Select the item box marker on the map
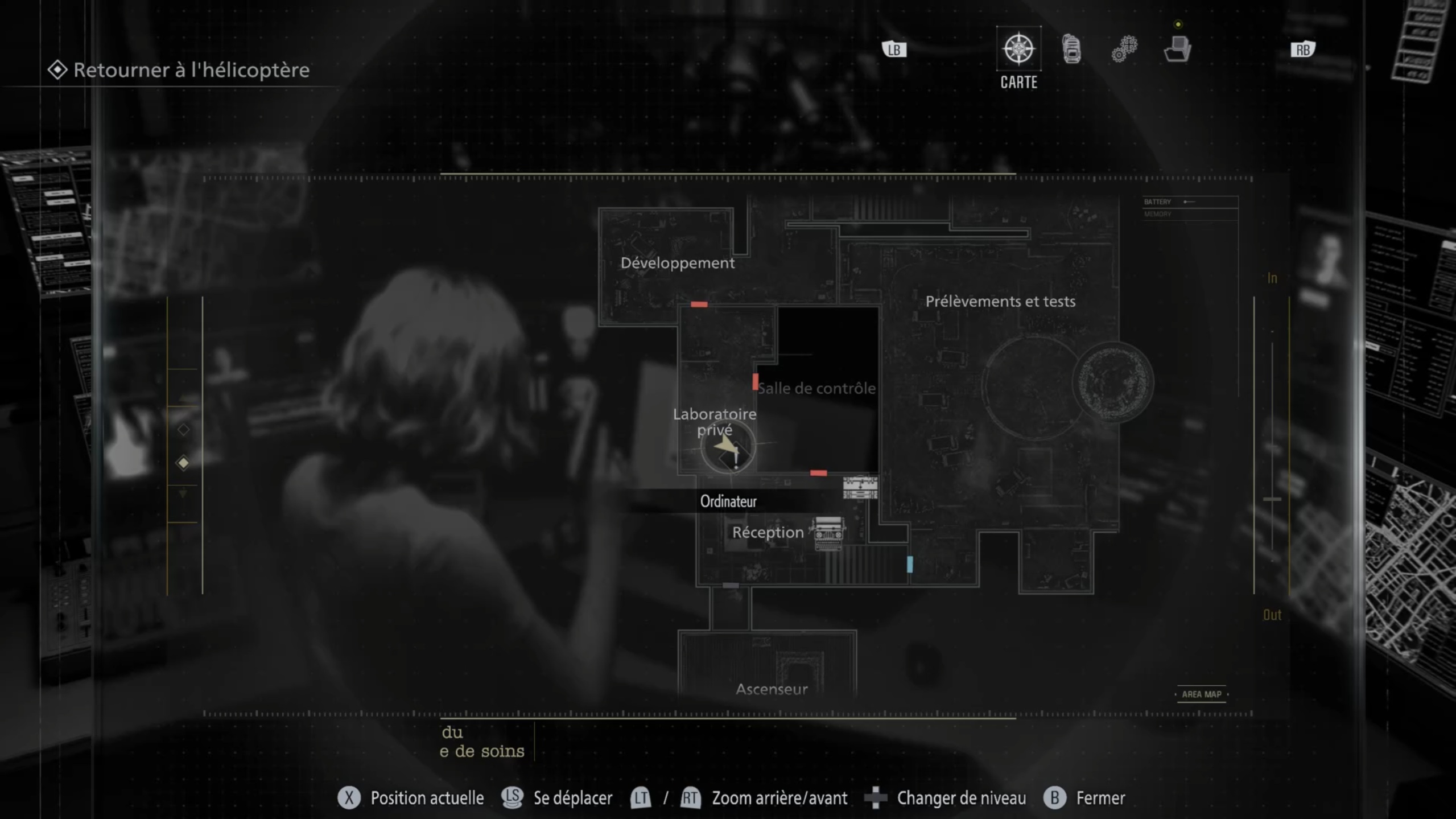 (860, 488)
